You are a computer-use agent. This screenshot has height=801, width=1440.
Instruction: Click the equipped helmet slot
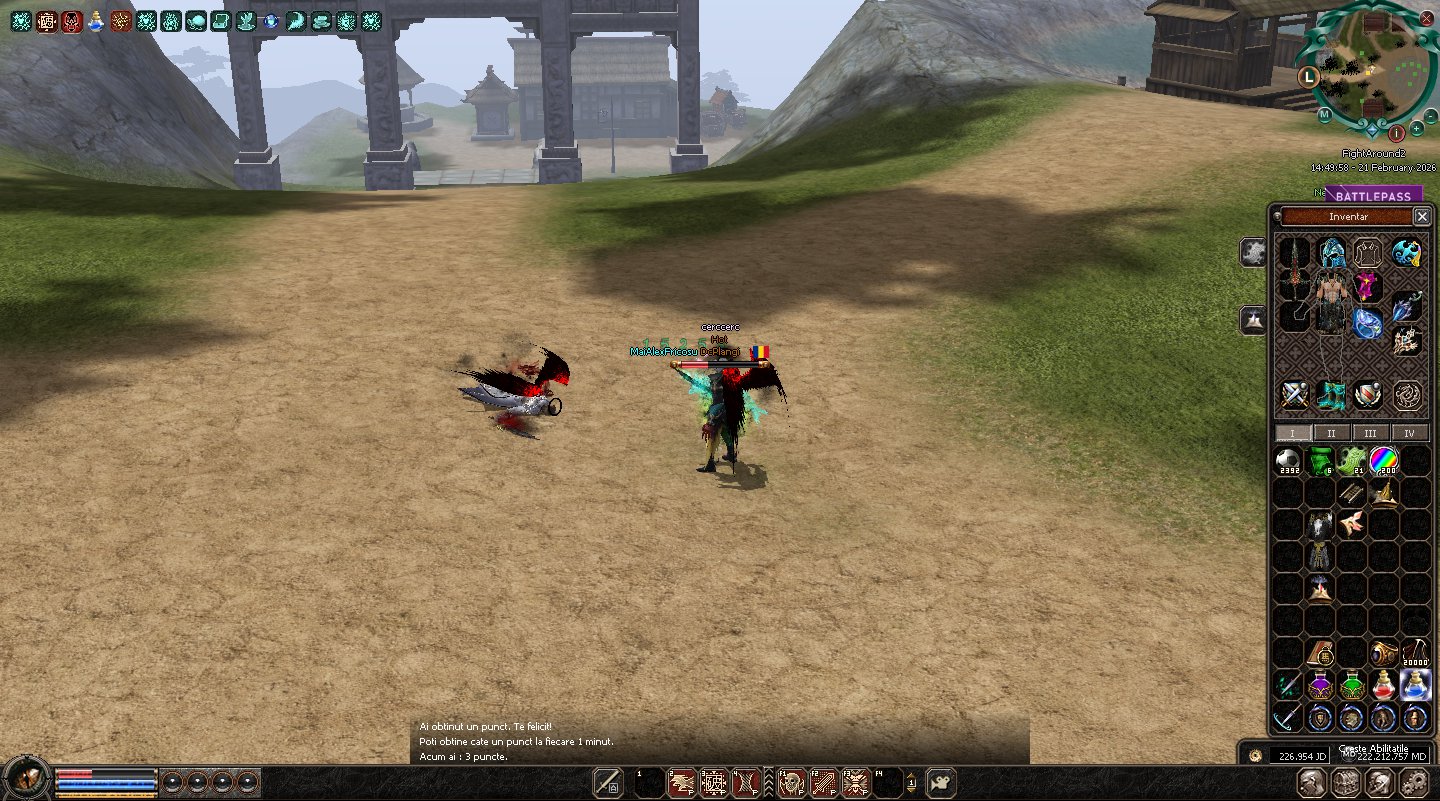1331,252
